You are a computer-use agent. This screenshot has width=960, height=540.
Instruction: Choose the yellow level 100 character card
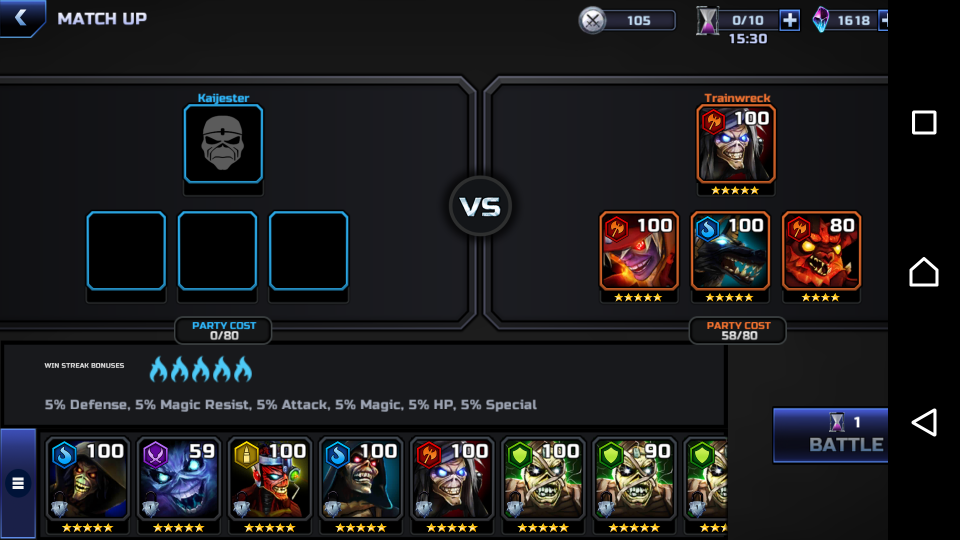click(x=269, y=485)
